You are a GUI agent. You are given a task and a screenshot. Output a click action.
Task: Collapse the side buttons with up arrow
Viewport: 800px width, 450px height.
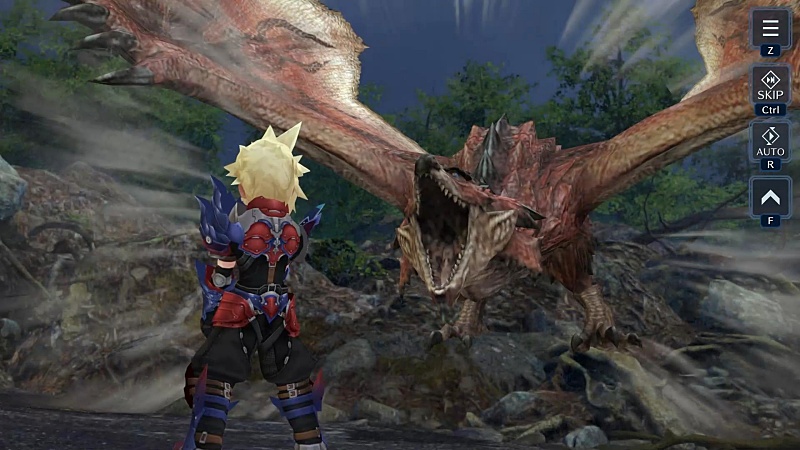coord(770,196)
